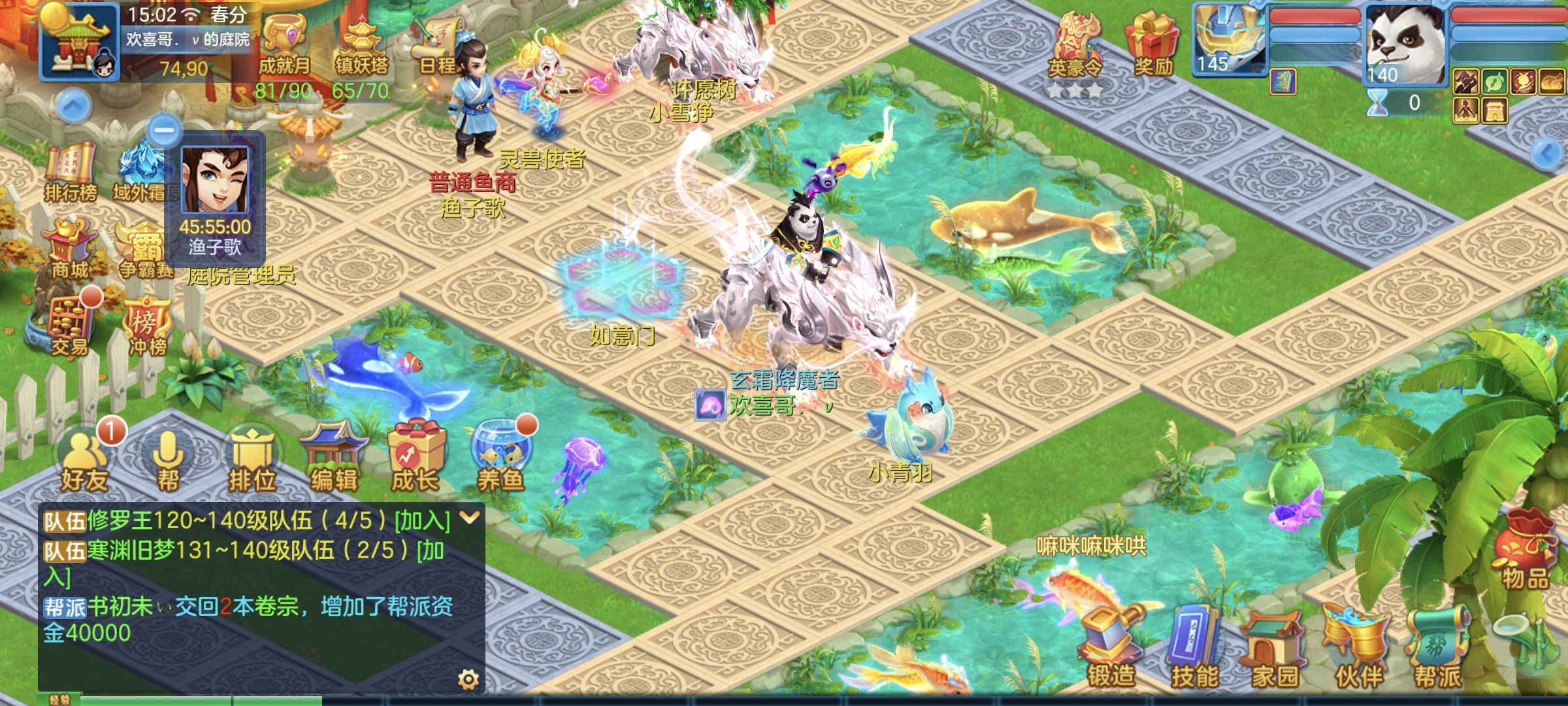The height and width of the screenshot is (706, 1568).
Task: Open the 好友 friends list
Action: pyautogui.click(x=84, y=461)
